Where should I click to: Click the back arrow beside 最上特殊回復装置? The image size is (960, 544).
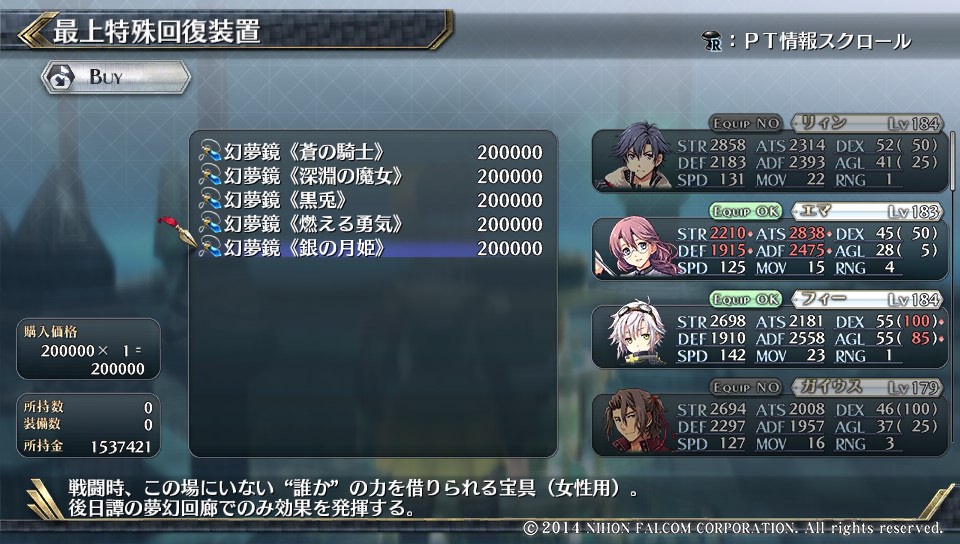coord(32,31)
